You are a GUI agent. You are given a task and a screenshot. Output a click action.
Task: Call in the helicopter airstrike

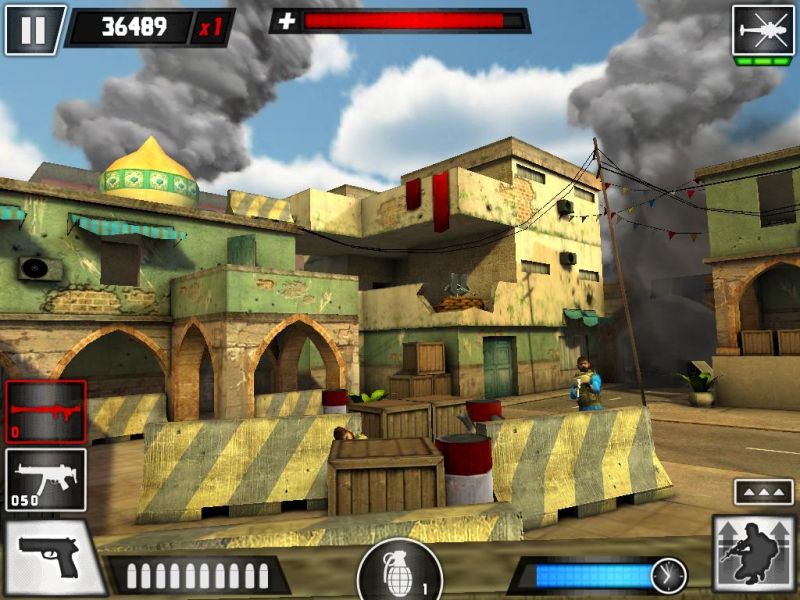[763, 31]
